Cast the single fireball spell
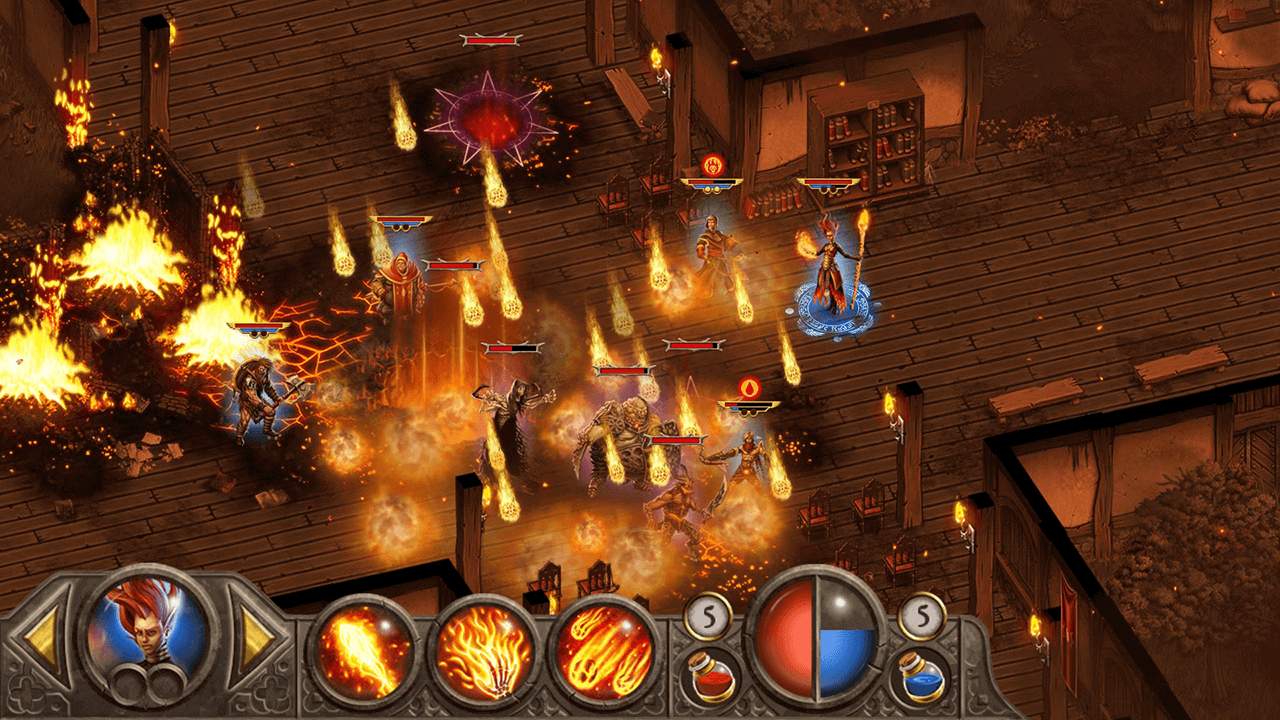 coord(364,651)
